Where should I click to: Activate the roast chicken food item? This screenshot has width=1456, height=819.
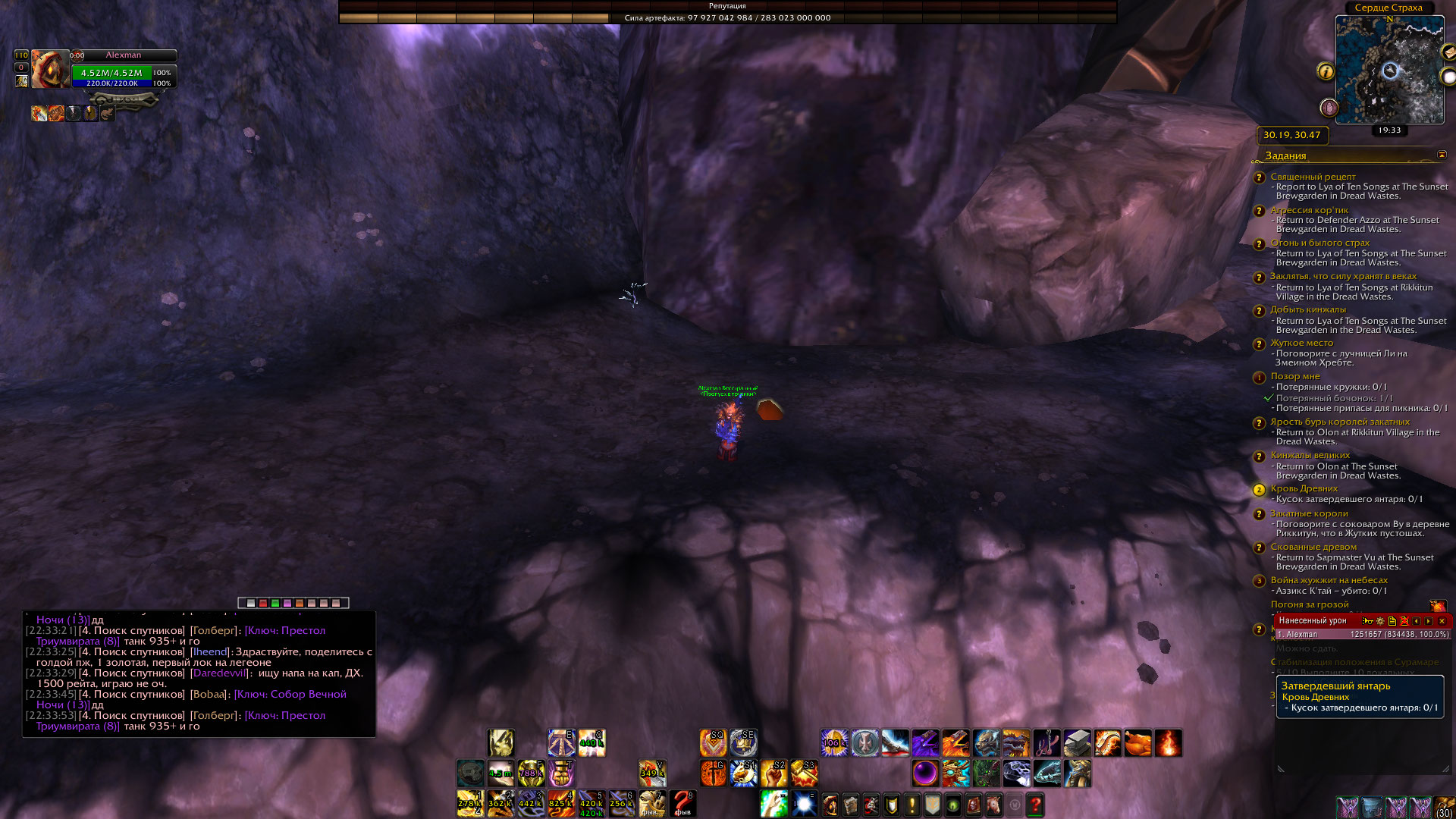point(1137,743)
